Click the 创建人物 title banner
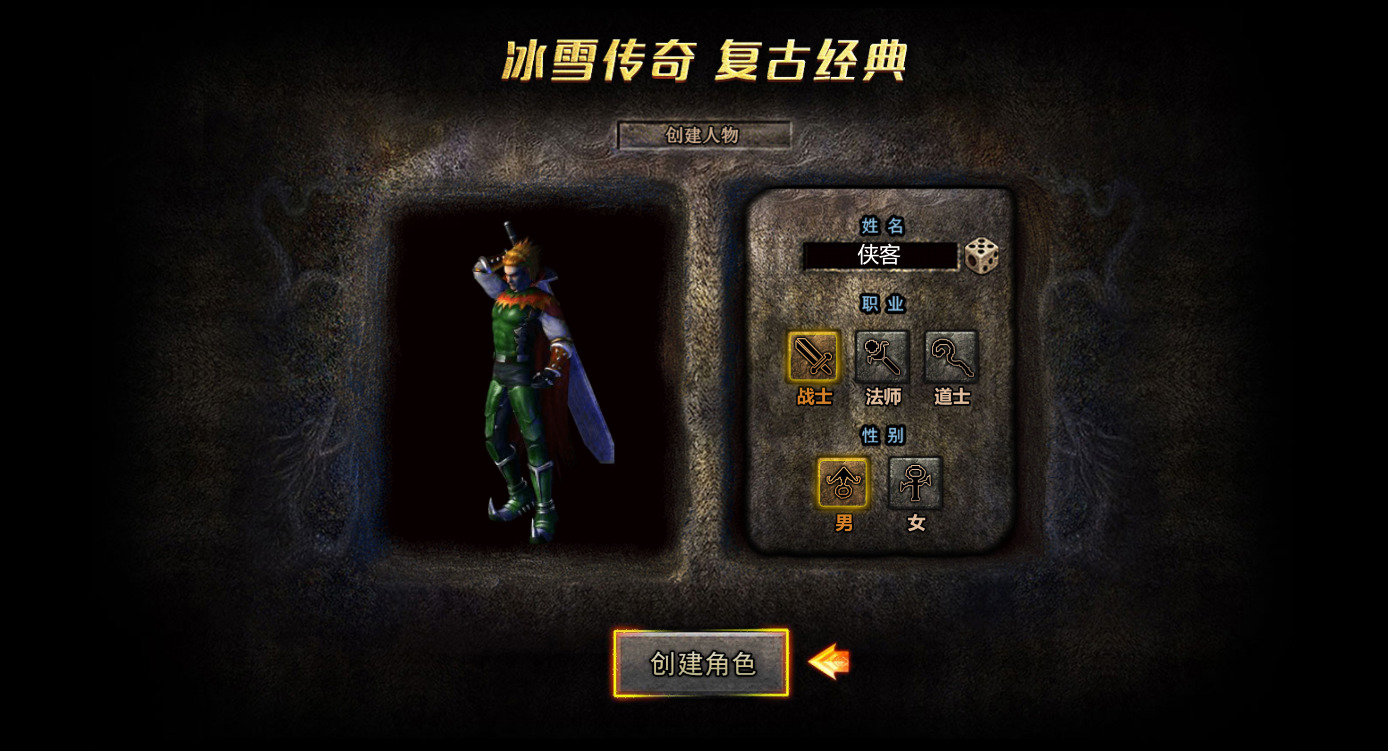 coord(705,135)
